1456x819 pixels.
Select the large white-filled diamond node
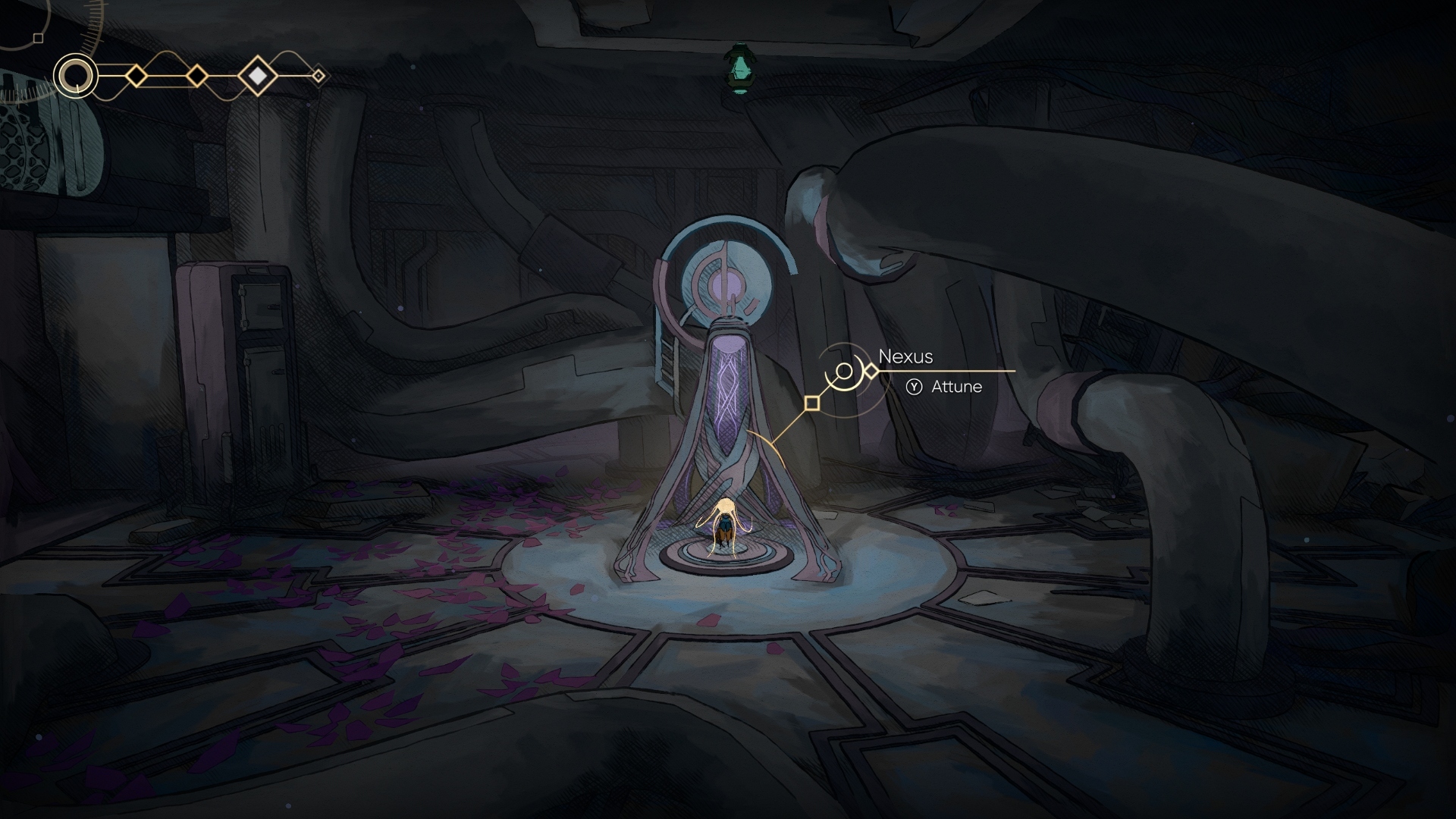point(258,76)
